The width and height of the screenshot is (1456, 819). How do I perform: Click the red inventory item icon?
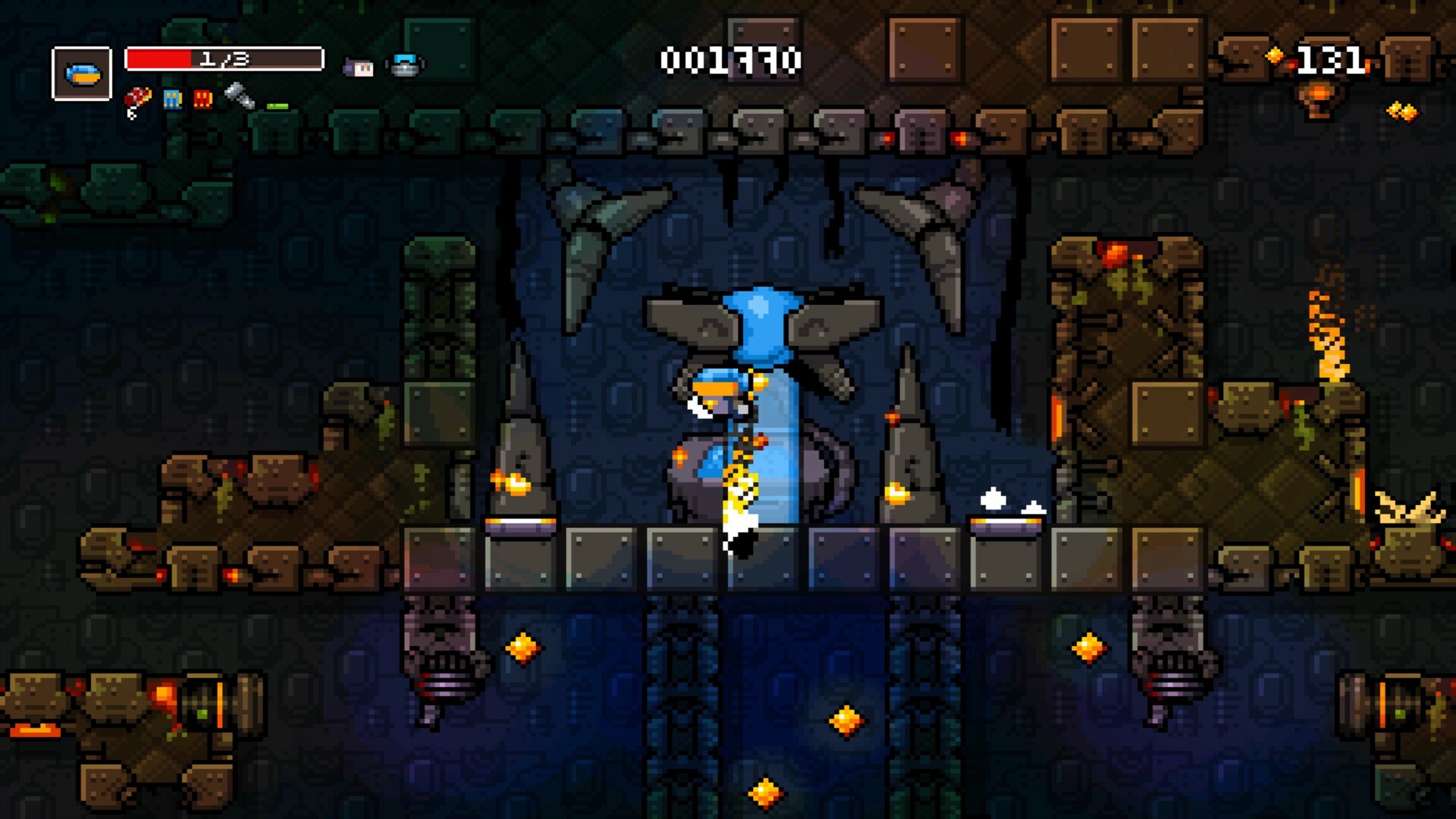point(203,101)
